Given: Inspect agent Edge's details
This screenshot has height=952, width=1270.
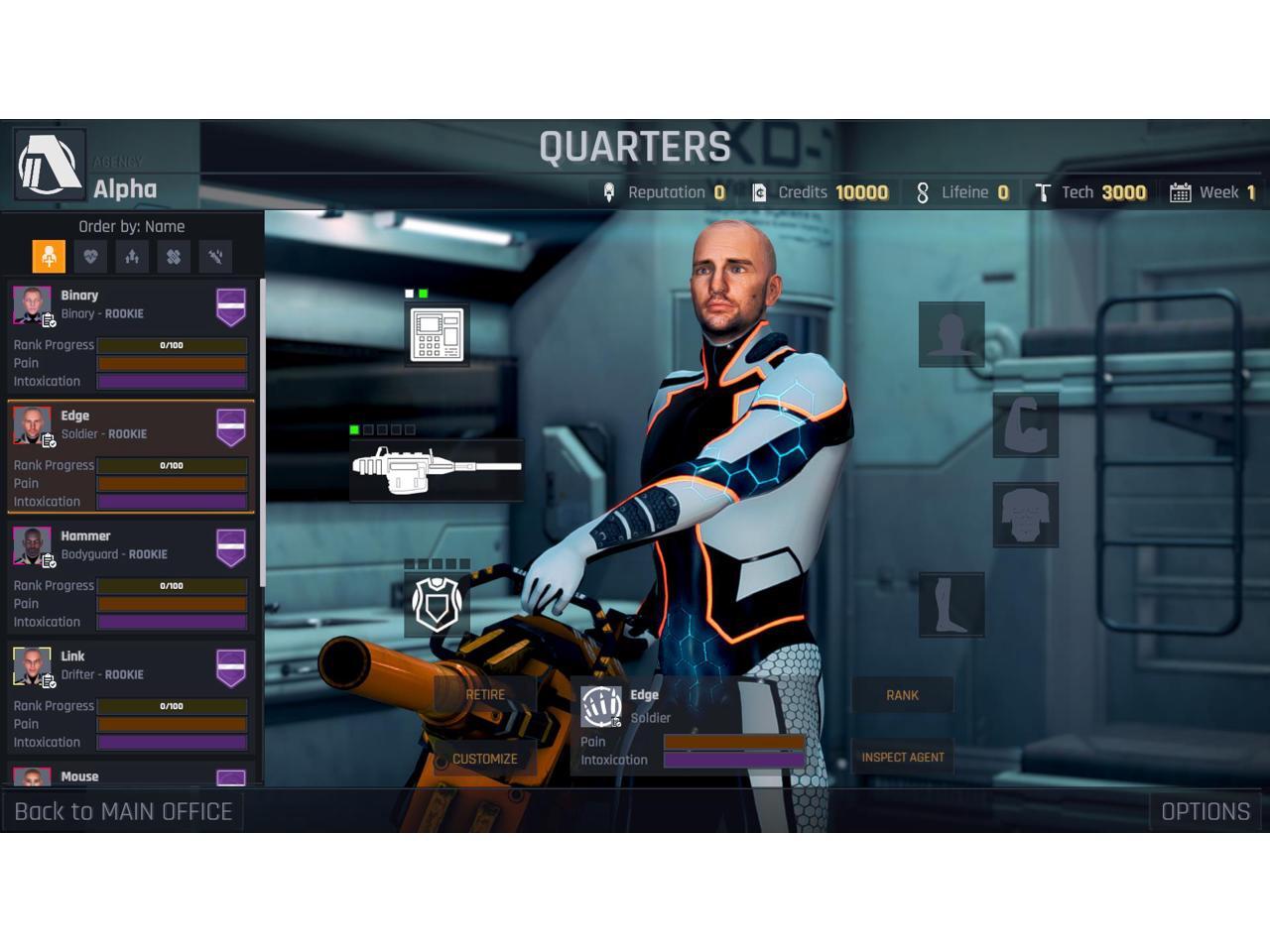Looking at the screenshot, I should pyautogui.click(x=902, y=758).
